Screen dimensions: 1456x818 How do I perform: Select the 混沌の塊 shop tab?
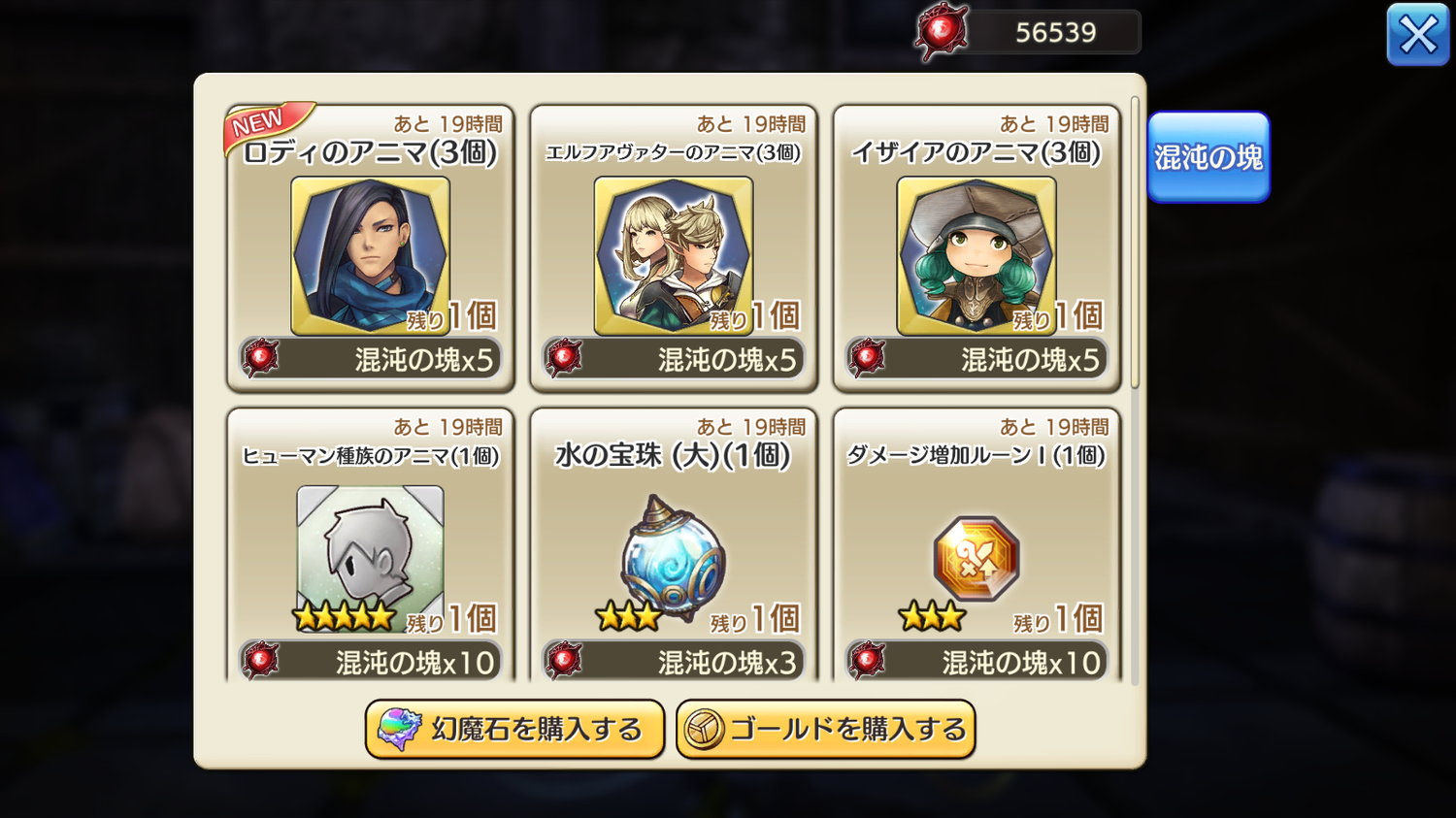tap(1208, 157)
